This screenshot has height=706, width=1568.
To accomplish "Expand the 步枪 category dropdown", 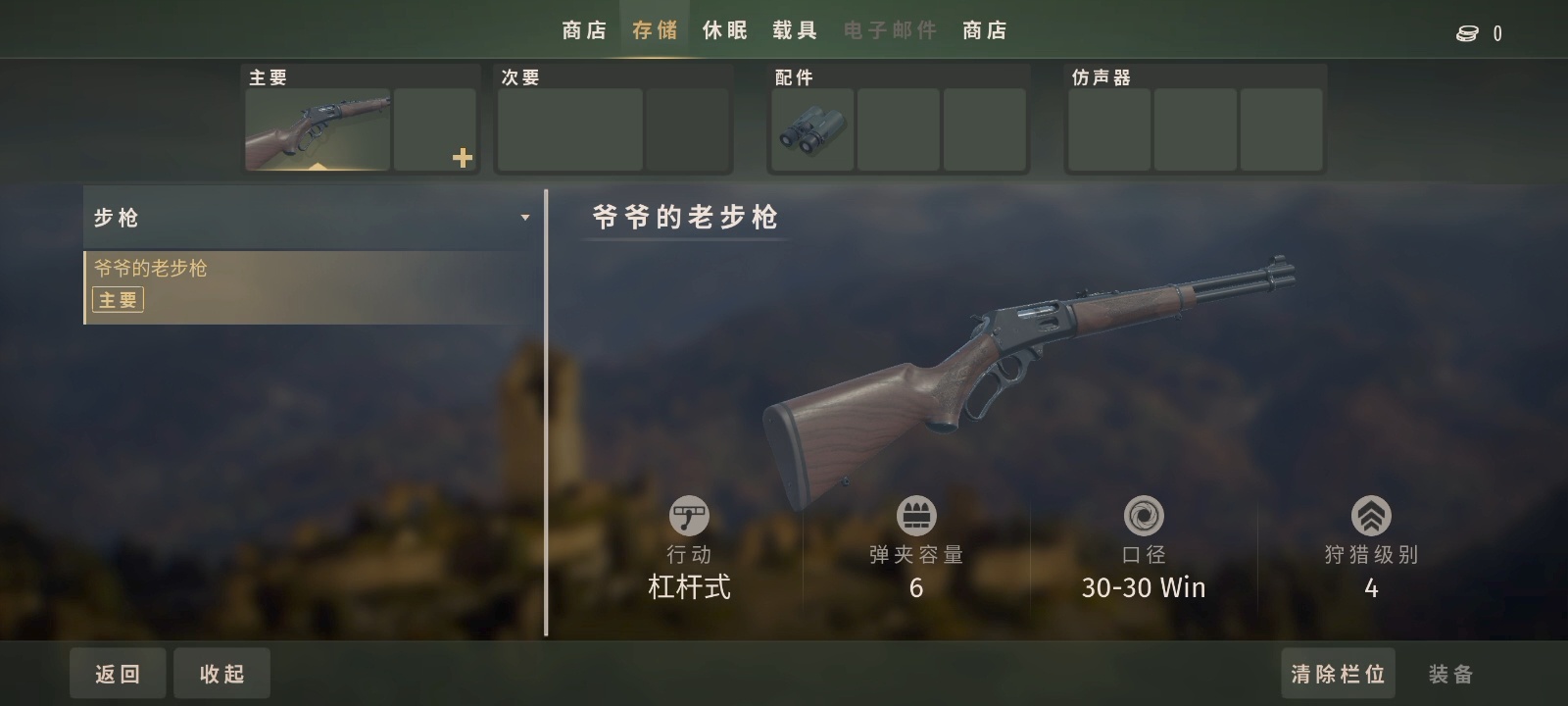I will (525, 218).
